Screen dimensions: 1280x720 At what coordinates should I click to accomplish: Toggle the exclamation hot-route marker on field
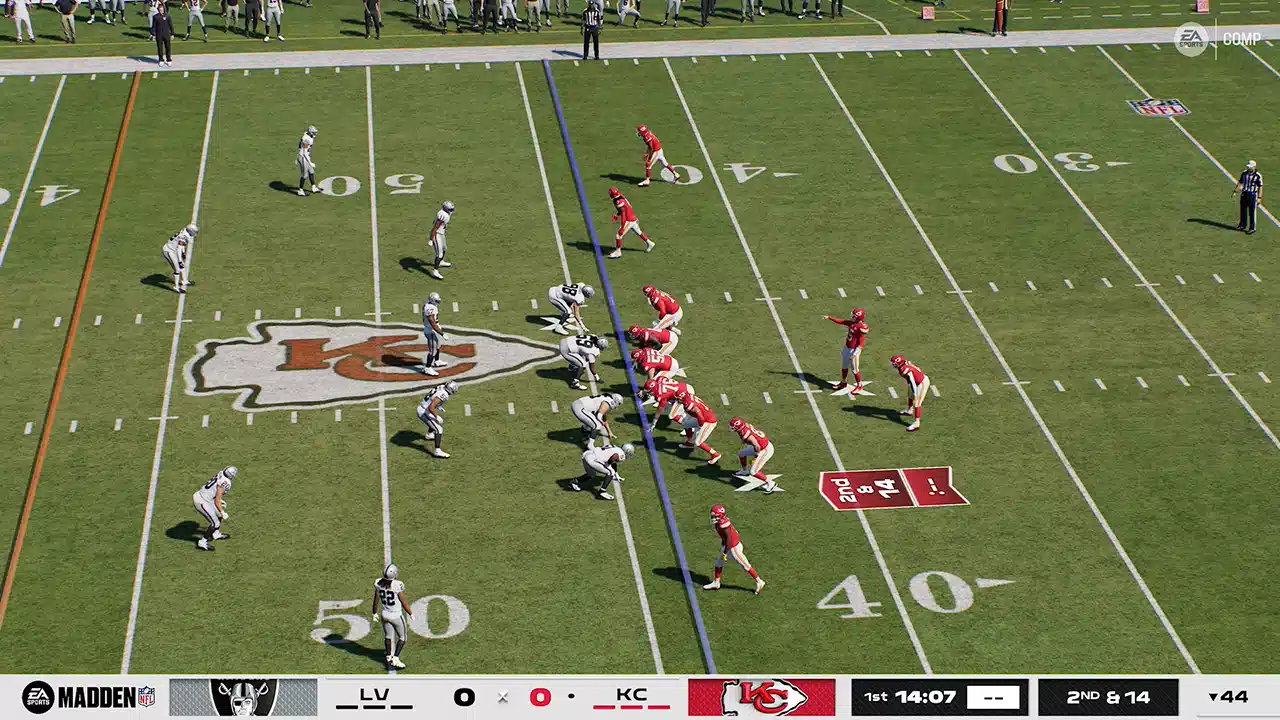[936, 484]
